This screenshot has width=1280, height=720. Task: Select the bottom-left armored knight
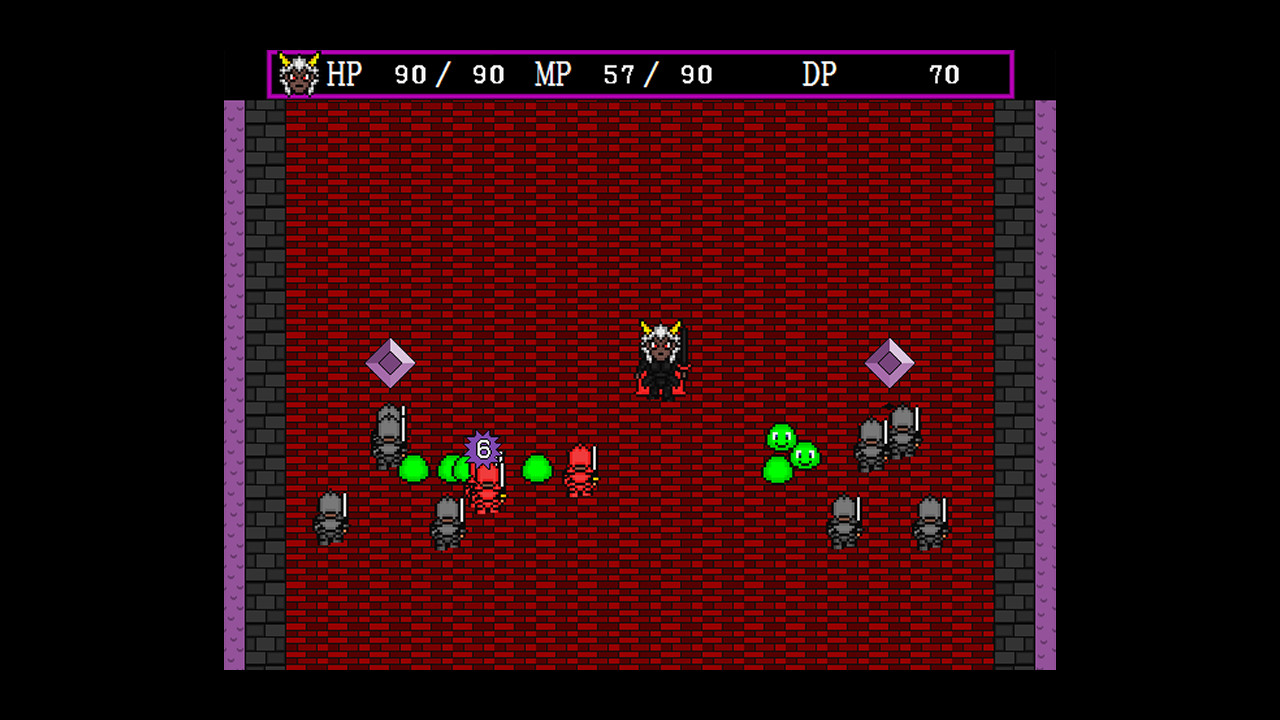coord(330,518)
